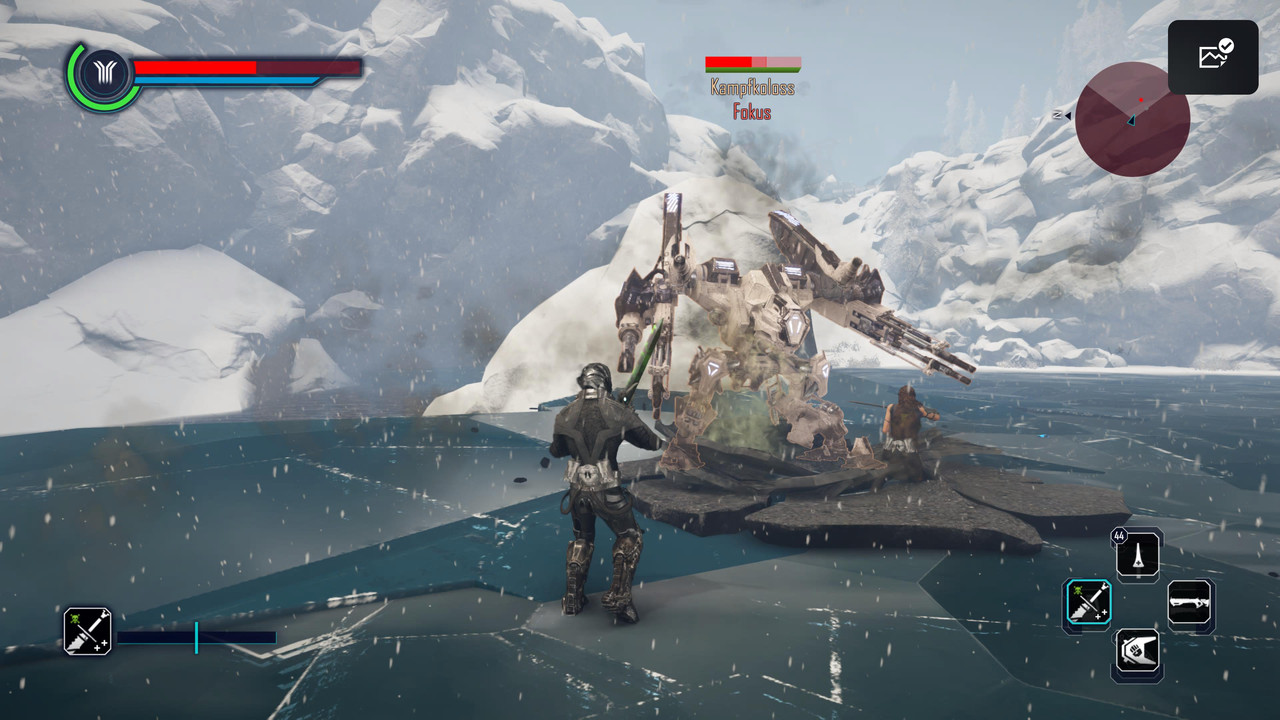Click the red enemy marker on minimap
Viewport: 1280px width, 720px height.
point(1140,100)
